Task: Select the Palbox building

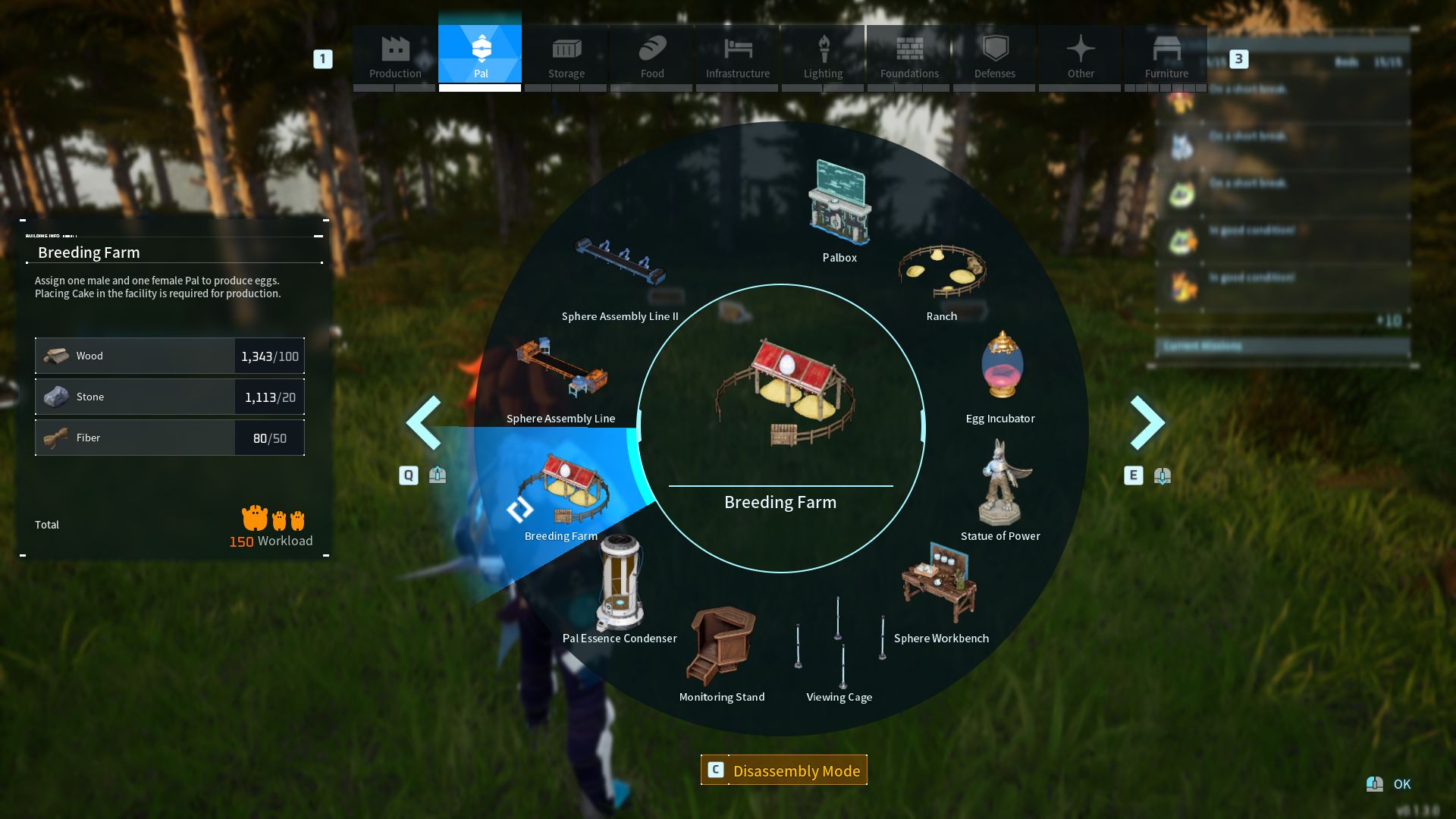Action: 839,209
